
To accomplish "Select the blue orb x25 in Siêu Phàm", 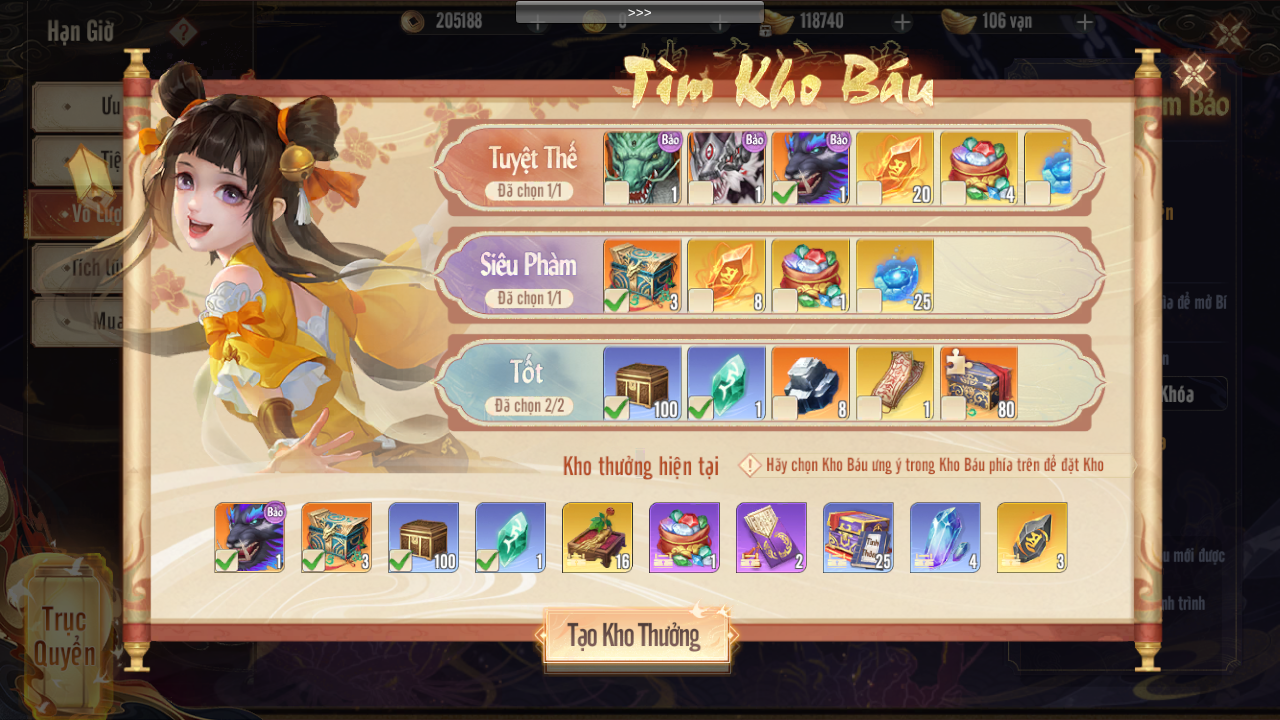I will tap(894, 275).
